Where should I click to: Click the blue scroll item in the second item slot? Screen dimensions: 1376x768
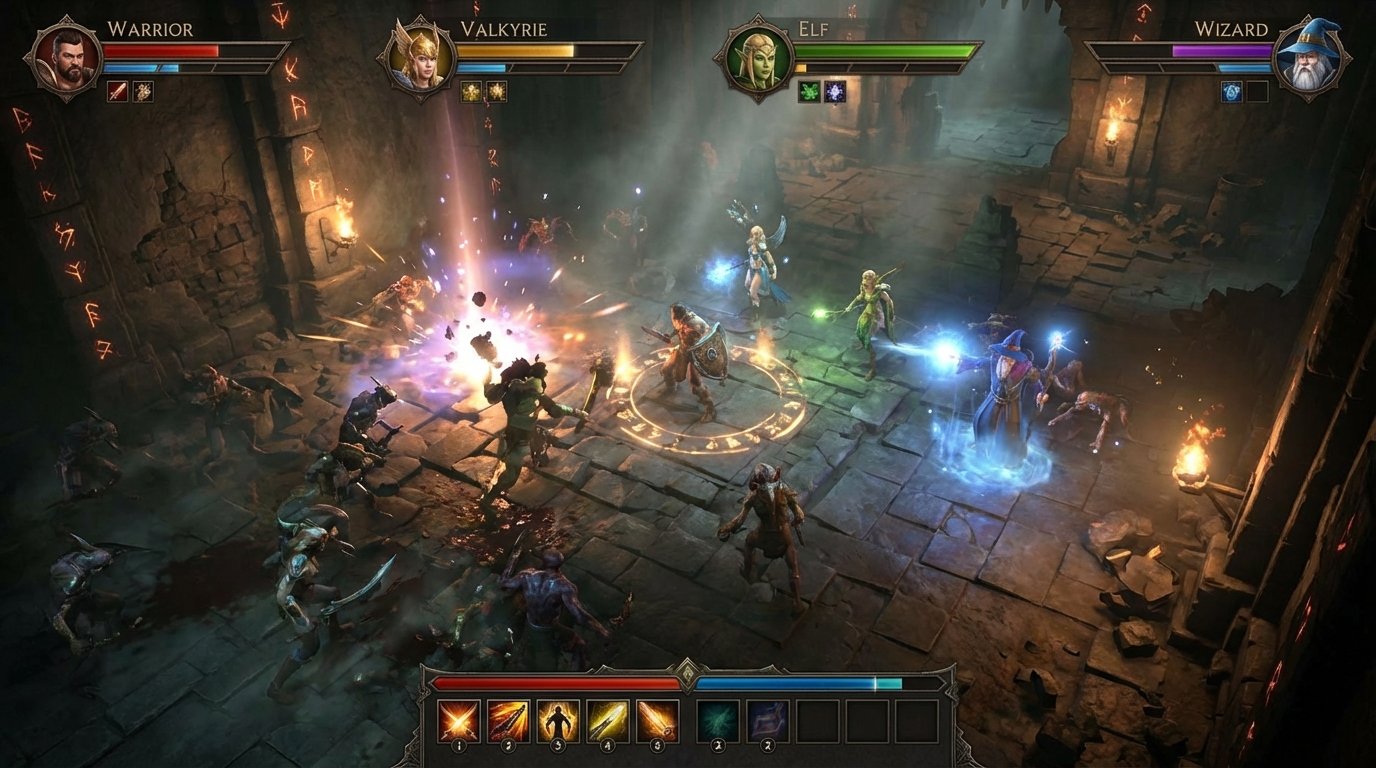[x=768, y=720]
